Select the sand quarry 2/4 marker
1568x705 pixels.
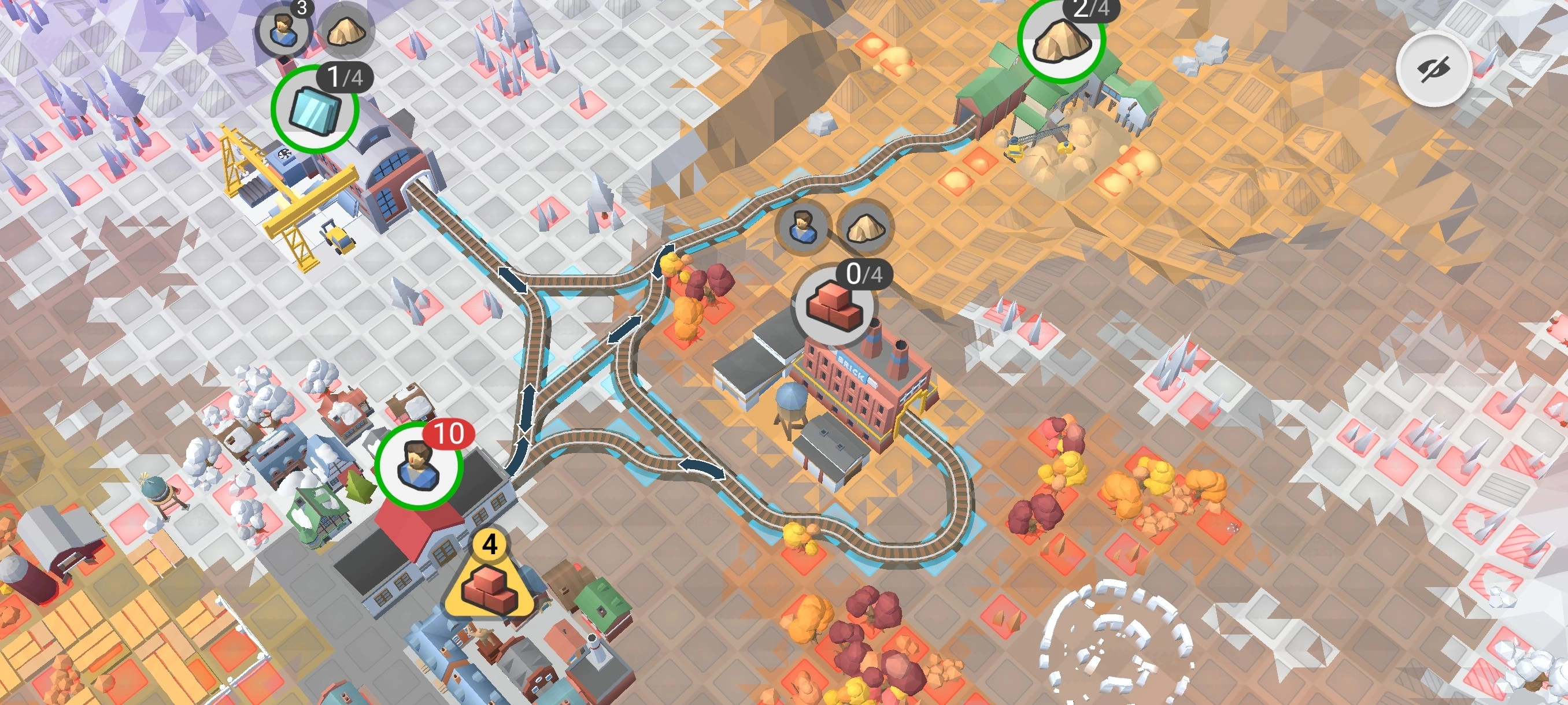pos(1062,40)
